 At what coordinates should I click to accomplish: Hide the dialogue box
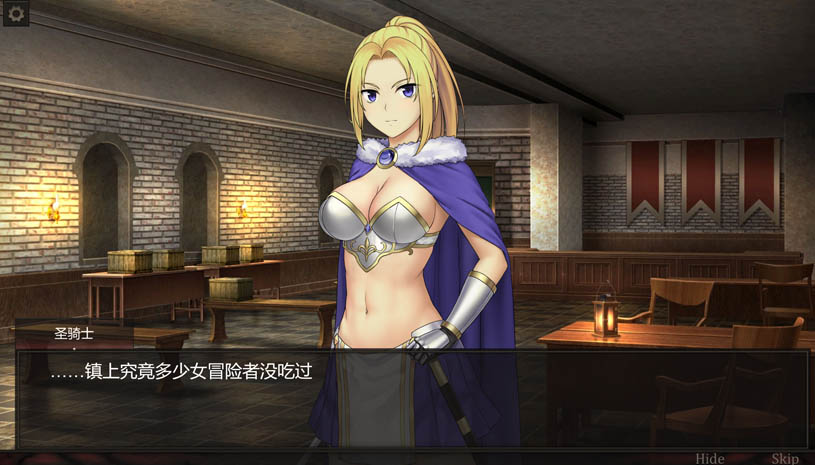click(x=709, y=458)
